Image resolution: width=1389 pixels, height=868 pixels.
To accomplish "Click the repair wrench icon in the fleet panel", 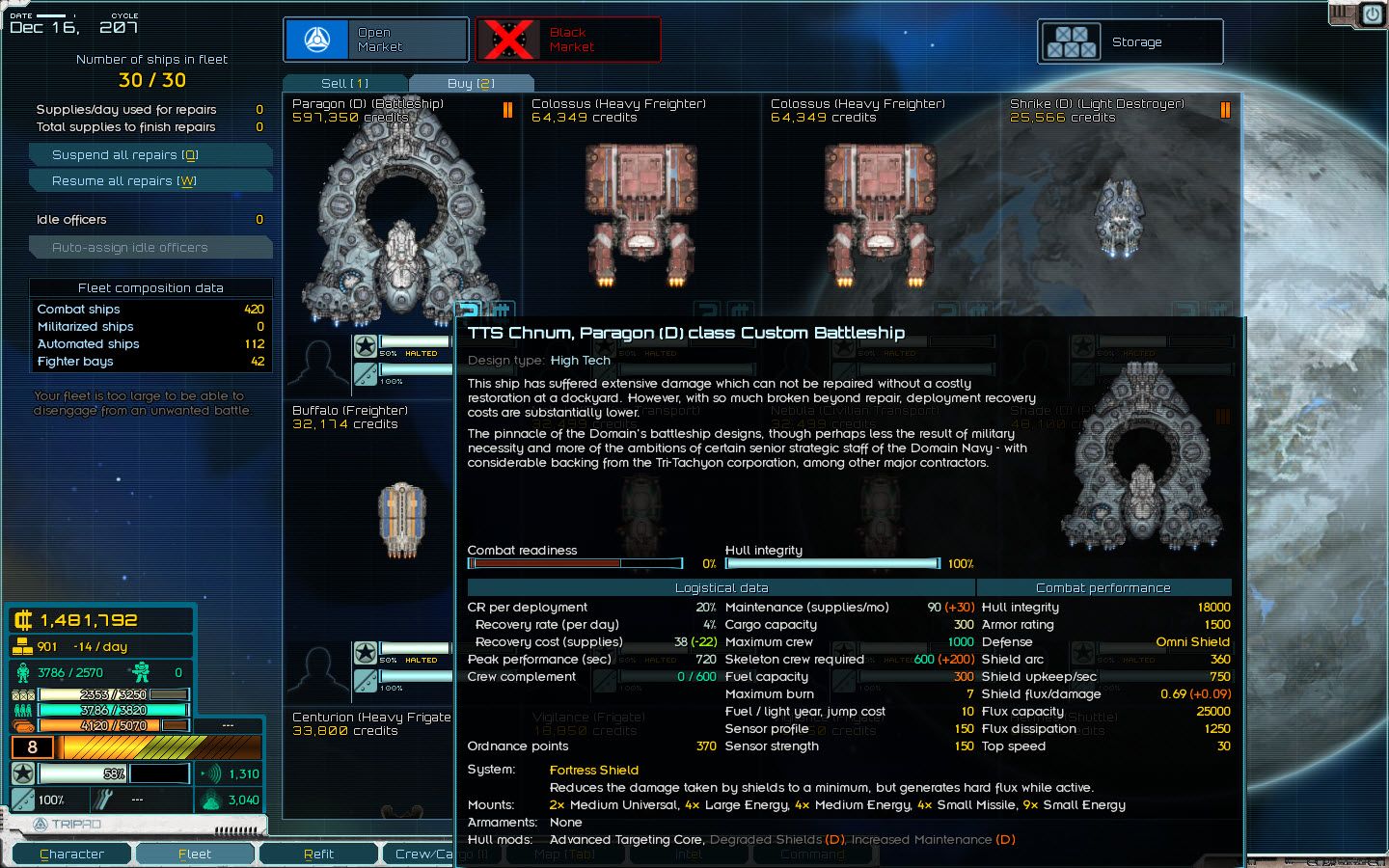I will pos(103,800).
